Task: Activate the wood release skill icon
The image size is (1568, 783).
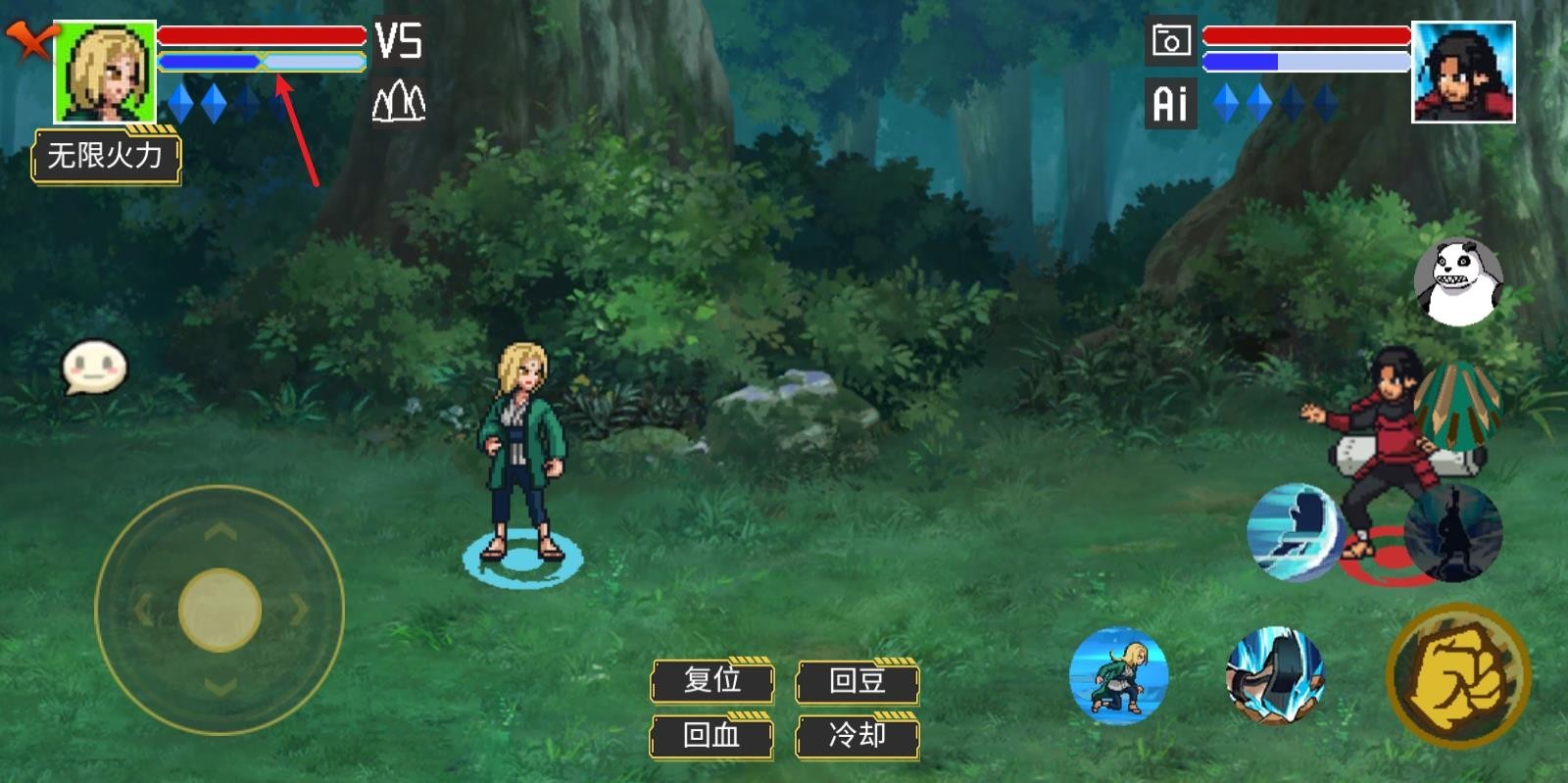Action: pyautogui.click(x=1459, y=404)
